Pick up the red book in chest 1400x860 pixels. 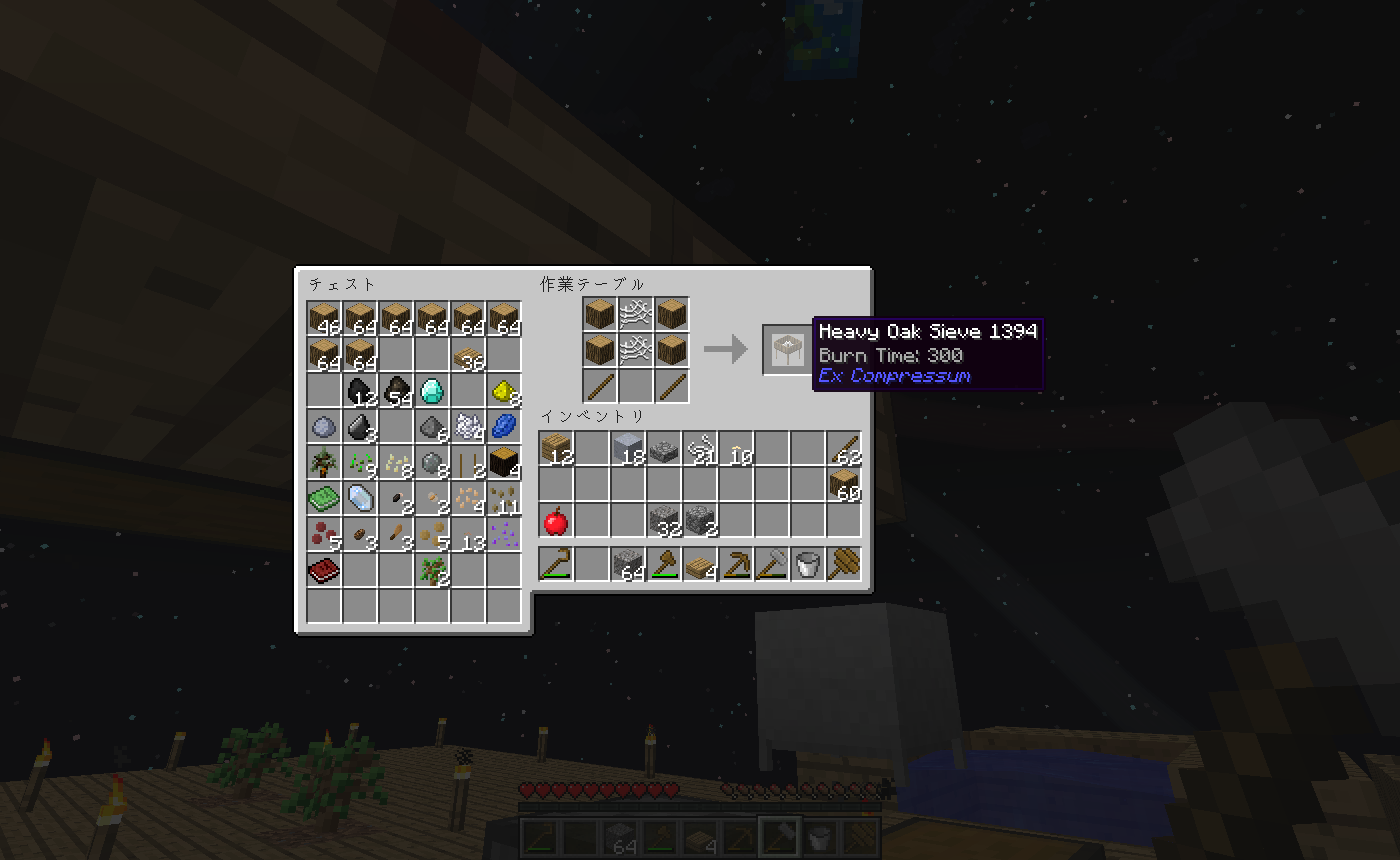point(324,571)
